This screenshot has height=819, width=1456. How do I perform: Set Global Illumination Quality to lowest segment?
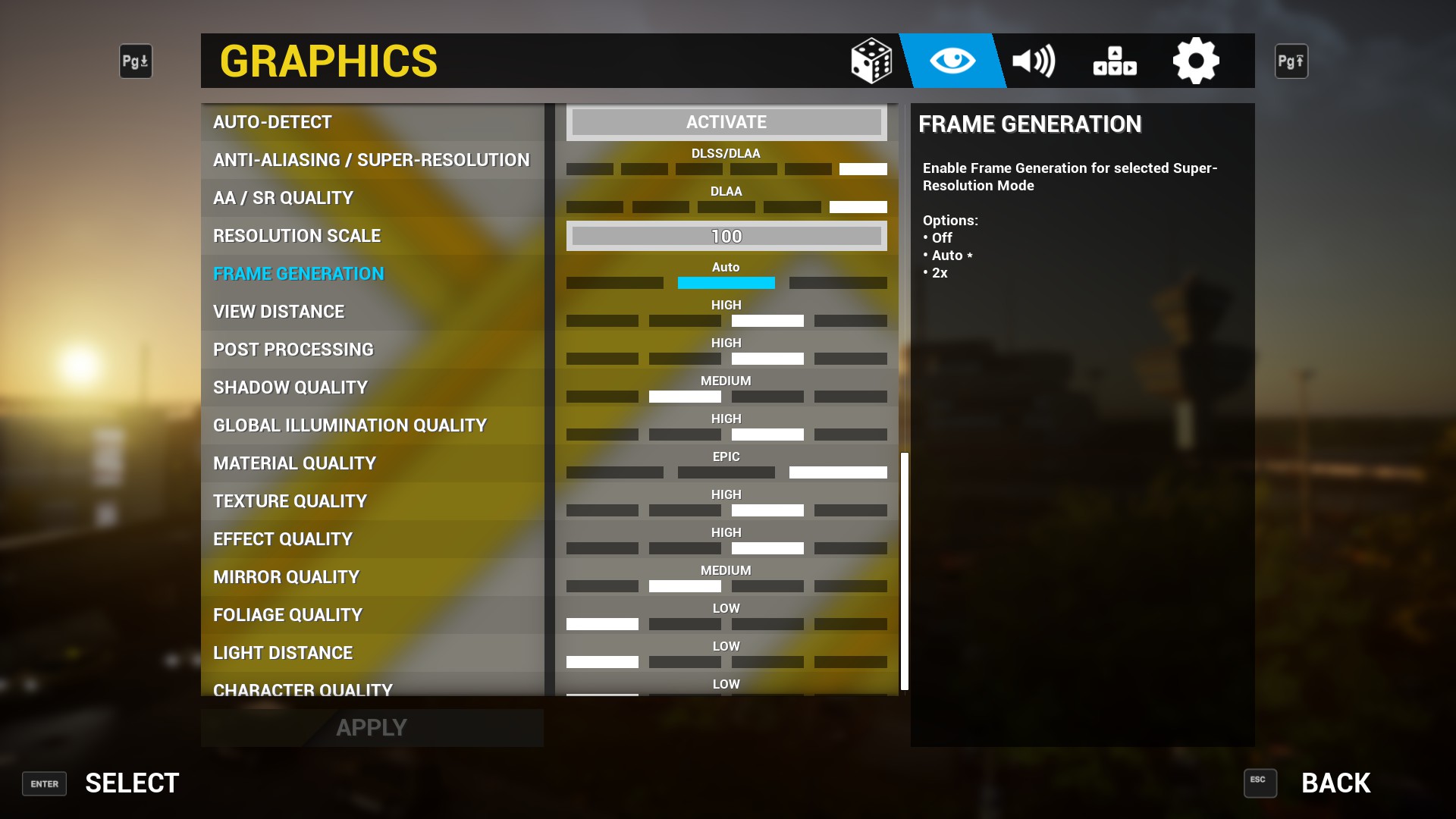coord(602,435)
